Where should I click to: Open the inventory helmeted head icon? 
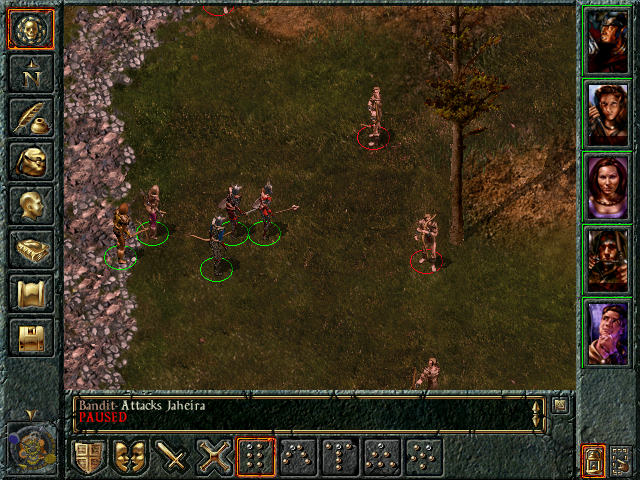[30, 160]
